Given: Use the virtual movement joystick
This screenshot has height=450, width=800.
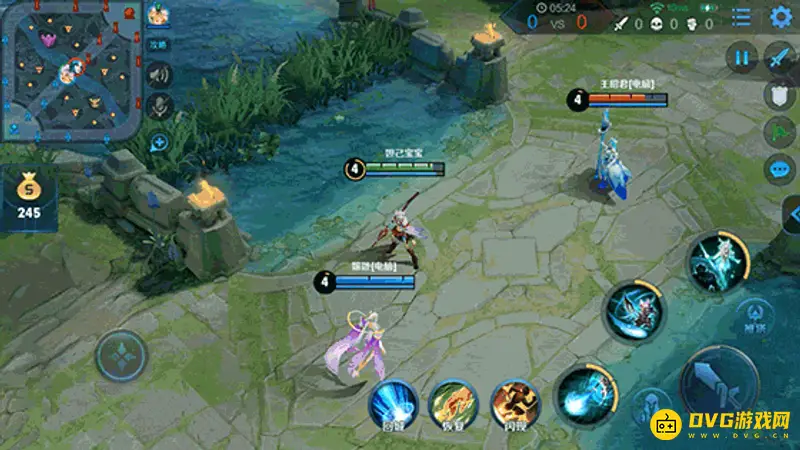Looking at the screenshot, I should [121, 356].
